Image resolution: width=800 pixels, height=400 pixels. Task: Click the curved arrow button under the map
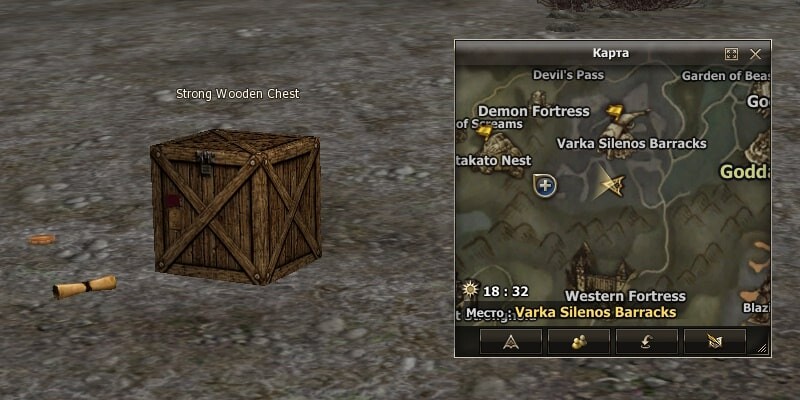pos(646,341)
